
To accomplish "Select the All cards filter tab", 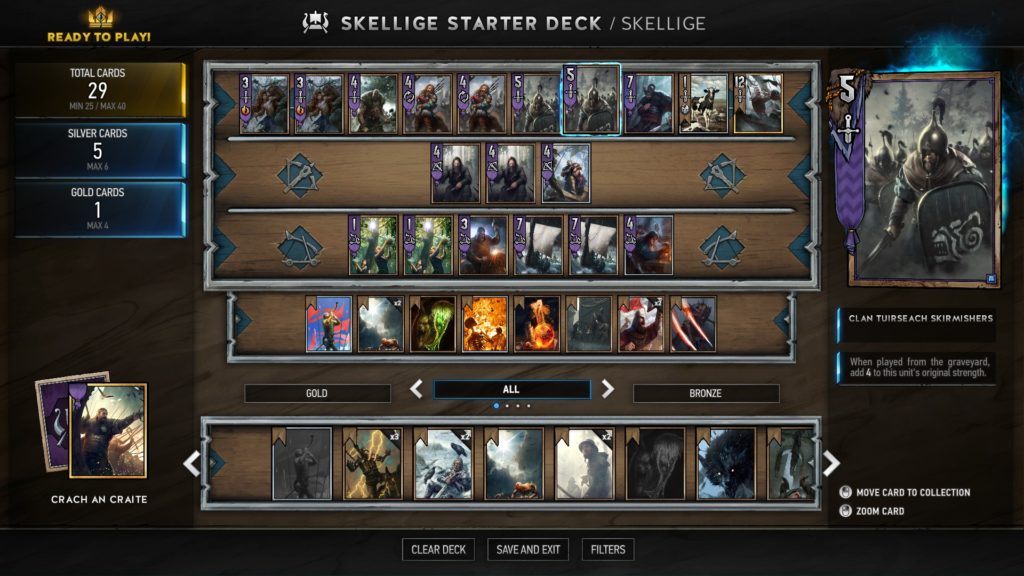I will coord(512,389).
